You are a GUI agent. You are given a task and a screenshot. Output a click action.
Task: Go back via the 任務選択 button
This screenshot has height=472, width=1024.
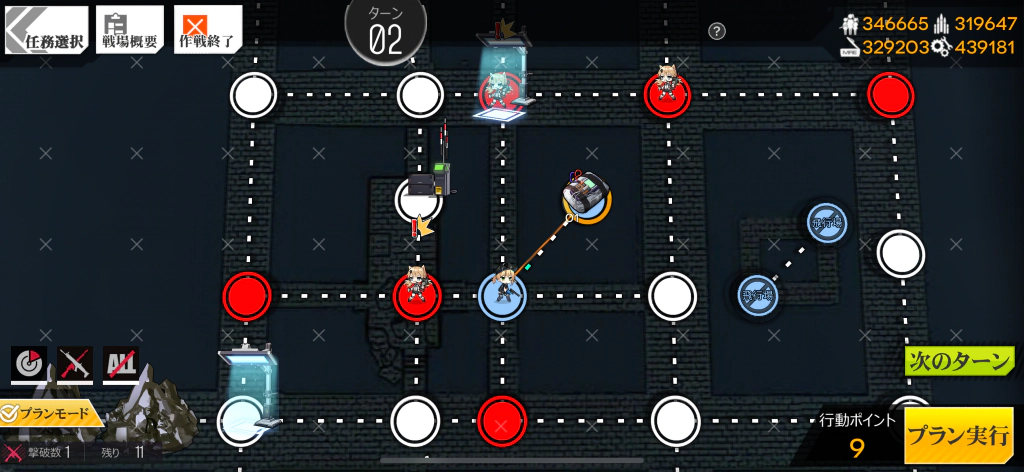[x=44, y=31]
